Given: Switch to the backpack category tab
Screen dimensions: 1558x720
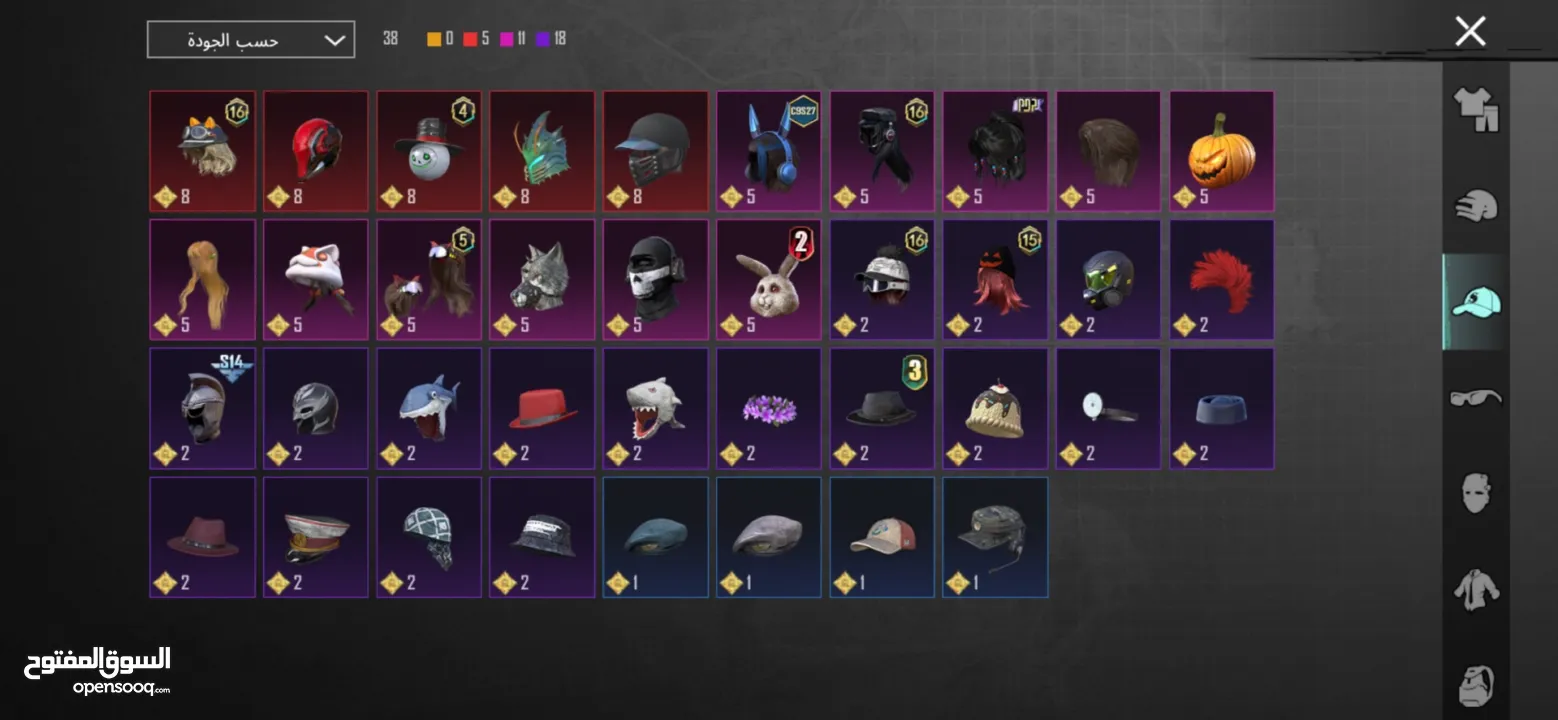Looking at the screenshot, I should pyautogui.click(x=1476, y=684).
